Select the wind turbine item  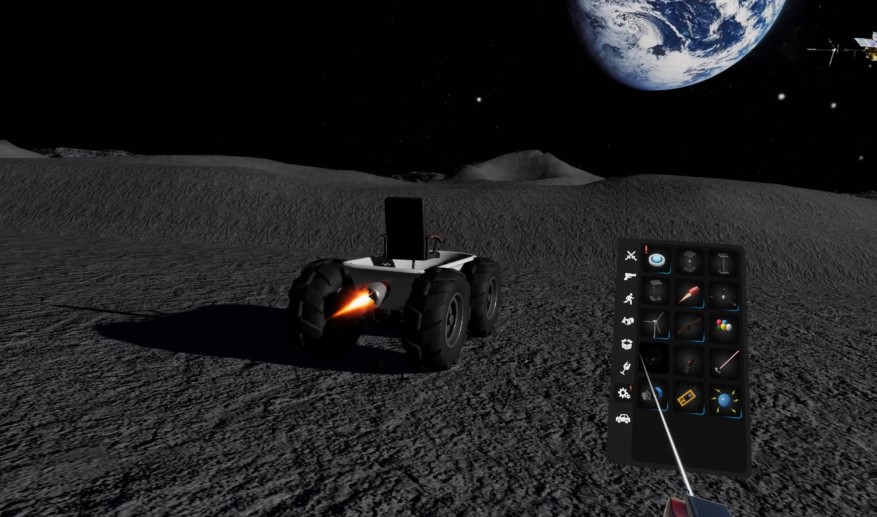point(655,324)
